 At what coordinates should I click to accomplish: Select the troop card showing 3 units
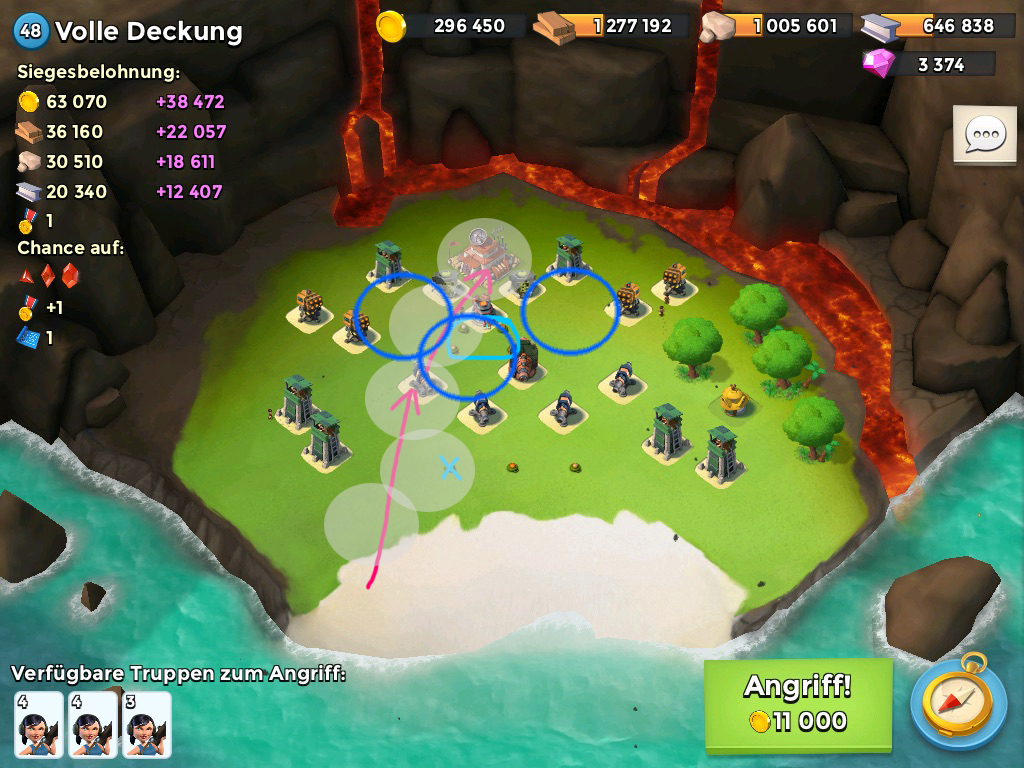pyautogui.click(x=147, y=724)
